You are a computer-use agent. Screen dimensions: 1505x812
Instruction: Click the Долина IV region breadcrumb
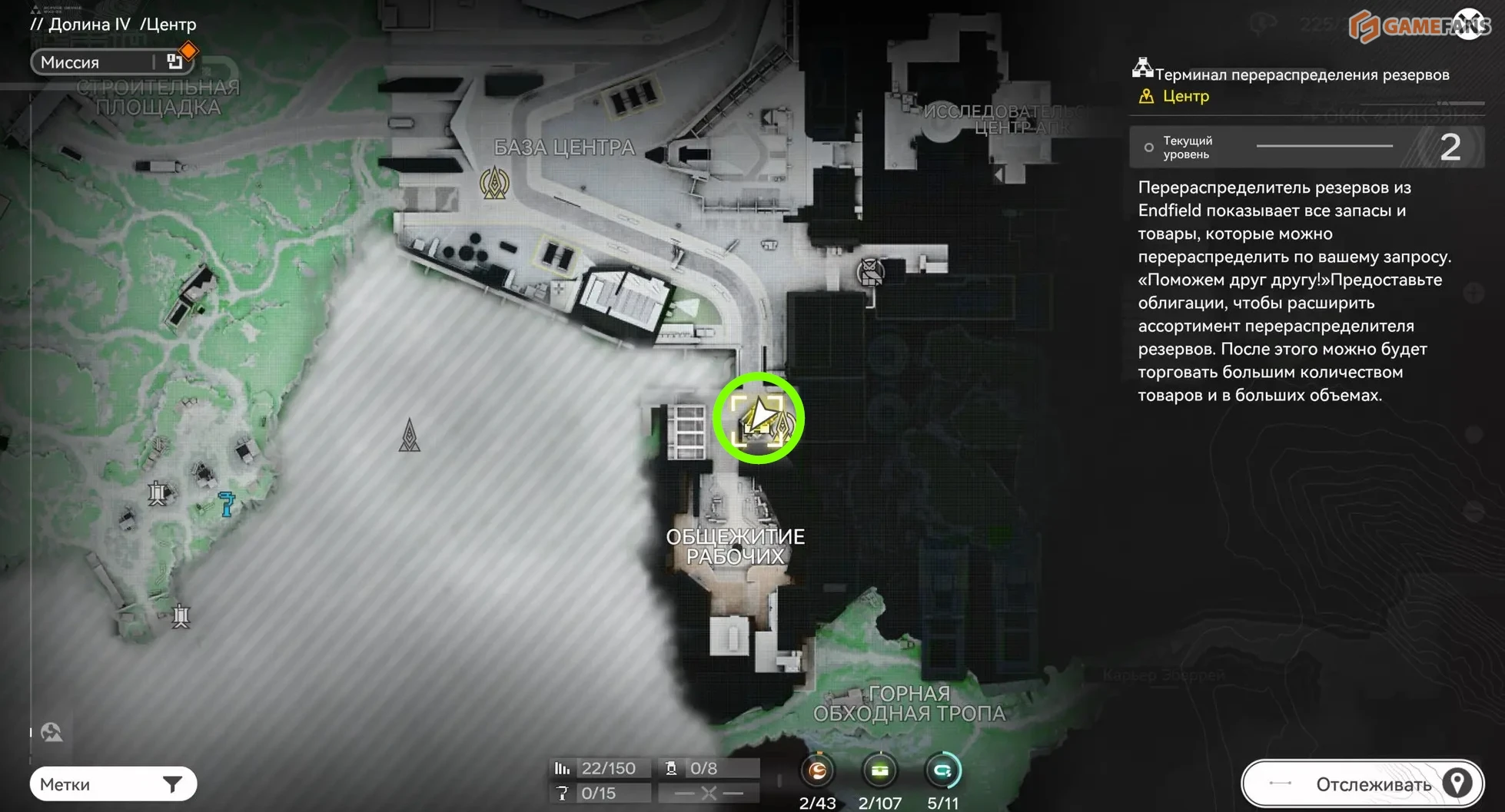89,25
